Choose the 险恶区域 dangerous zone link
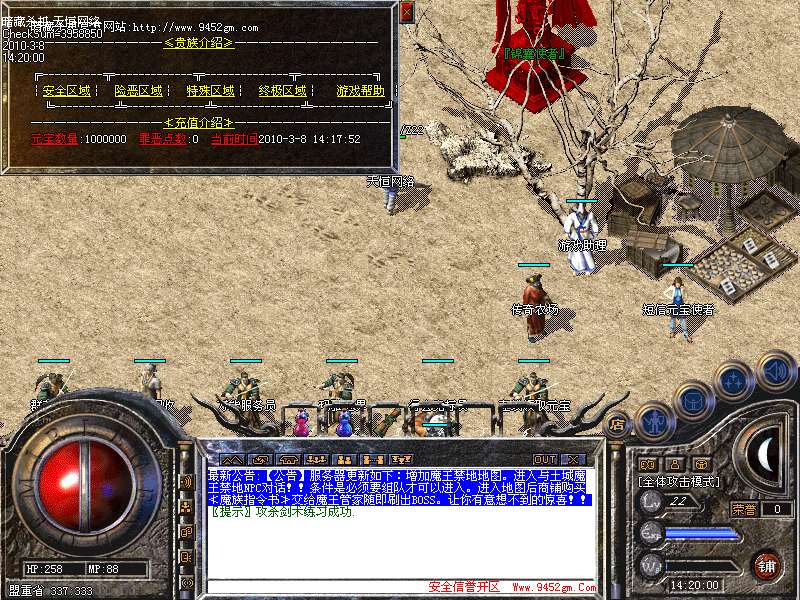 [138, 91]
